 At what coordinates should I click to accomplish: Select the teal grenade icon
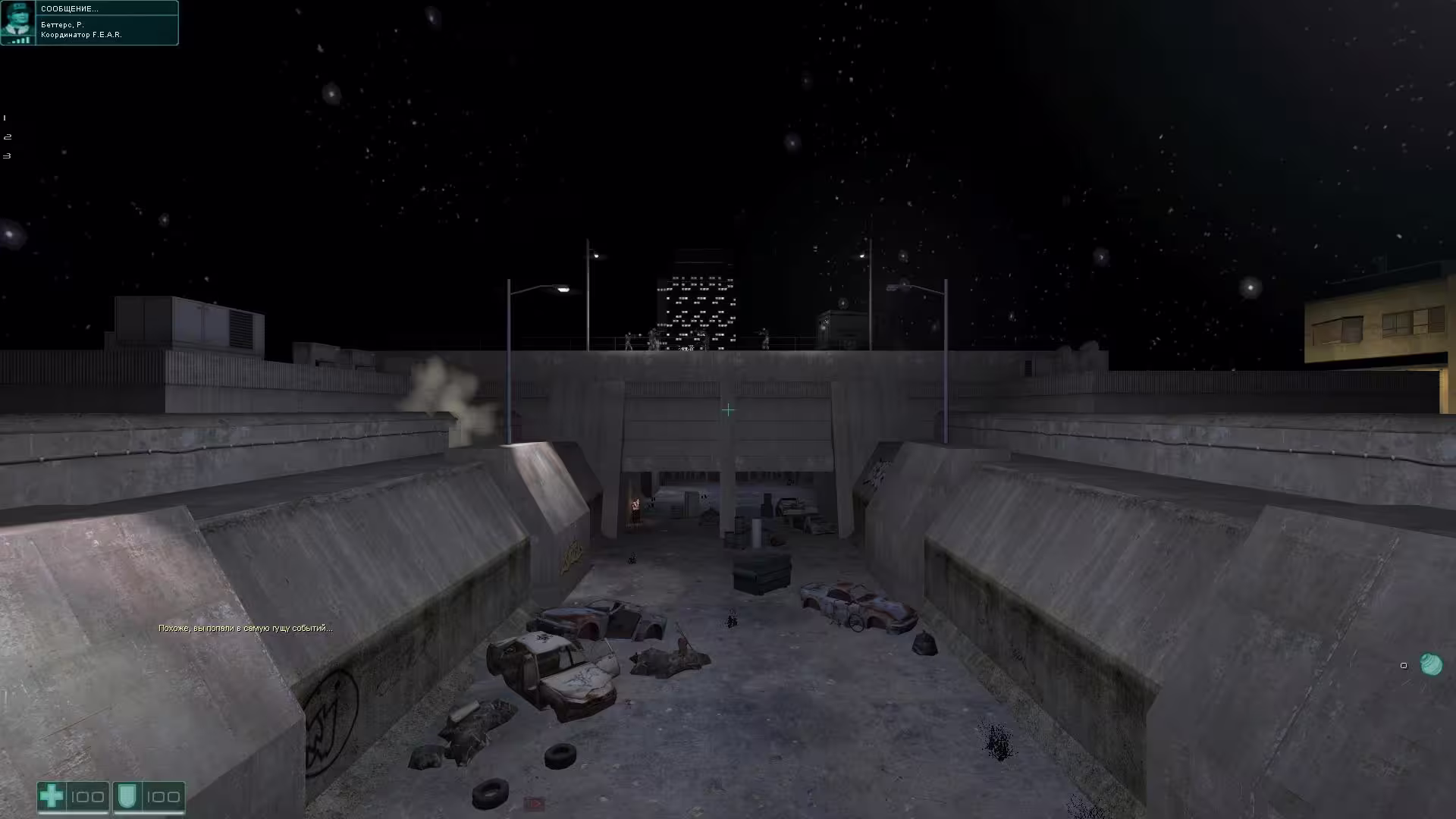(x=1430, y=664)
